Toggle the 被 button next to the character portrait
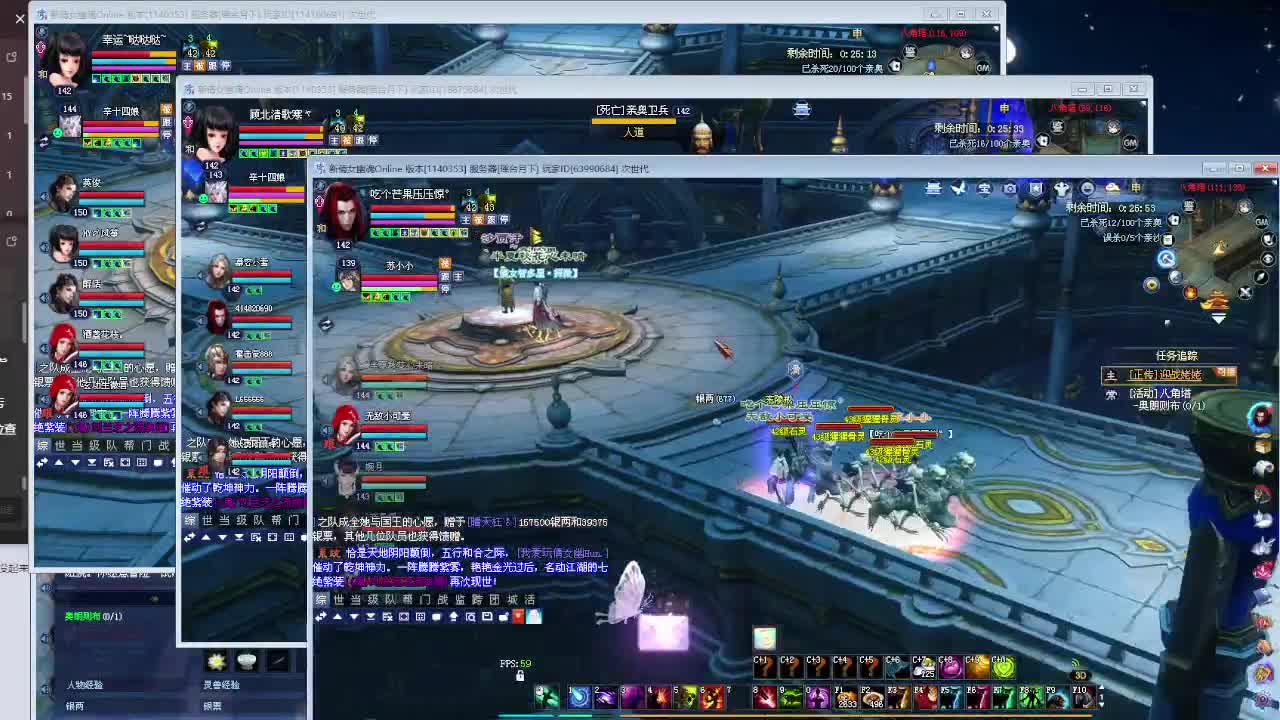 click(x=477, y=219)
